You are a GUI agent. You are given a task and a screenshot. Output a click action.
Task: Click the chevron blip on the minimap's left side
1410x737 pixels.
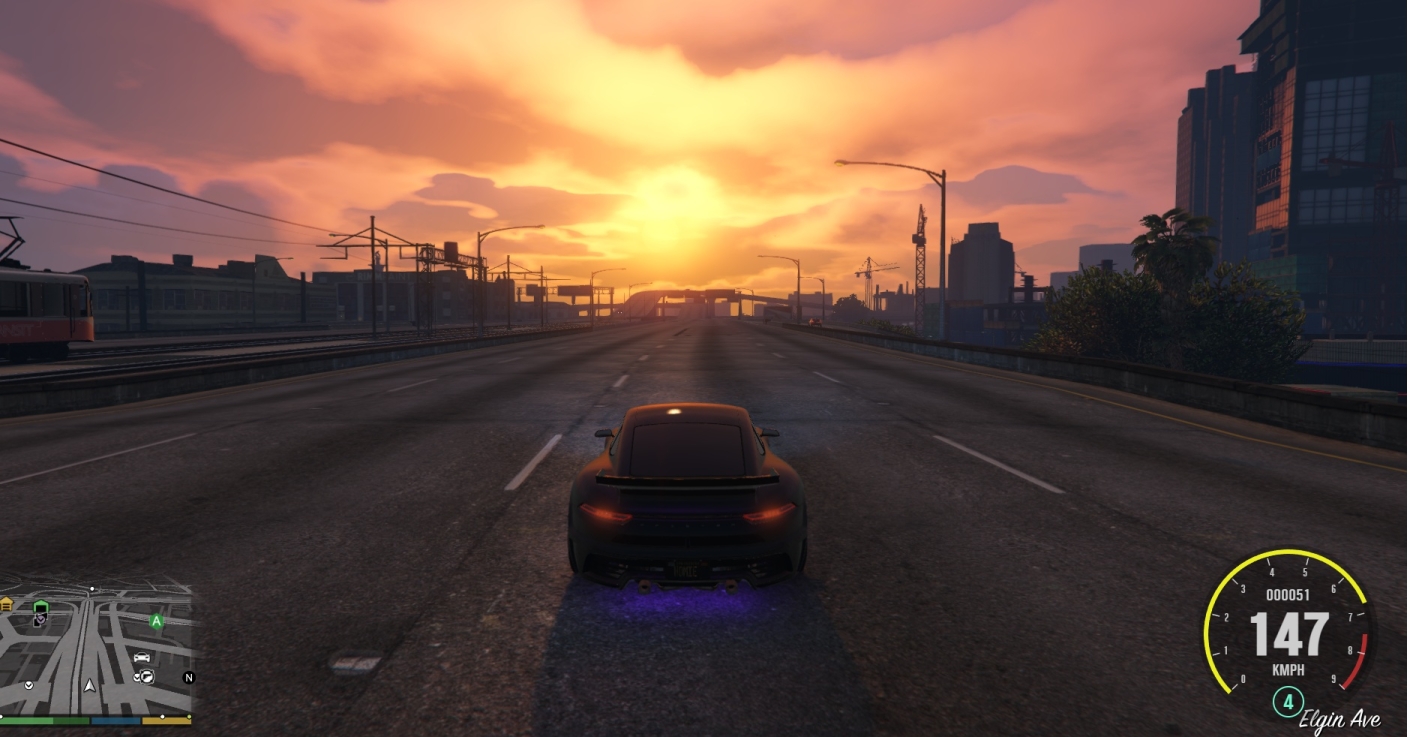(28, 686)
